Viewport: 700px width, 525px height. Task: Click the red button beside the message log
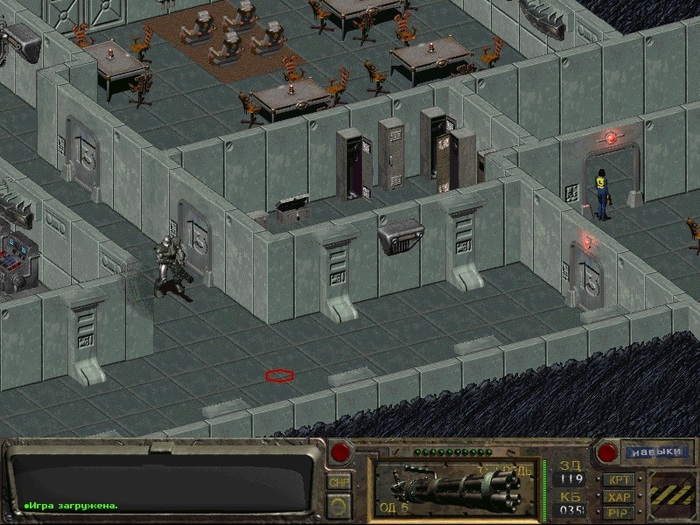click(341, 452)
